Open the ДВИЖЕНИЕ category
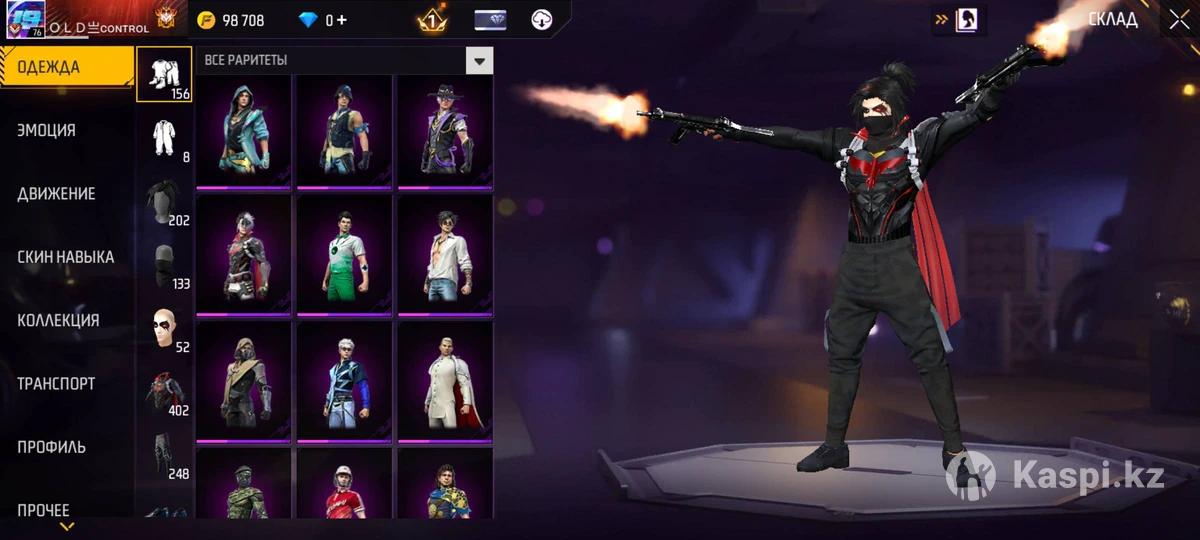The image size is (1200, 540). 57,194
